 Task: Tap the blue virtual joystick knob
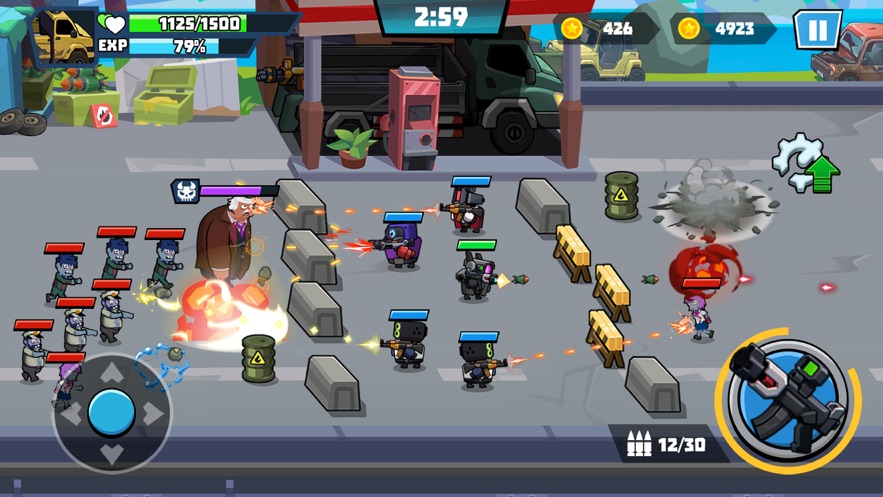[111, 412]
